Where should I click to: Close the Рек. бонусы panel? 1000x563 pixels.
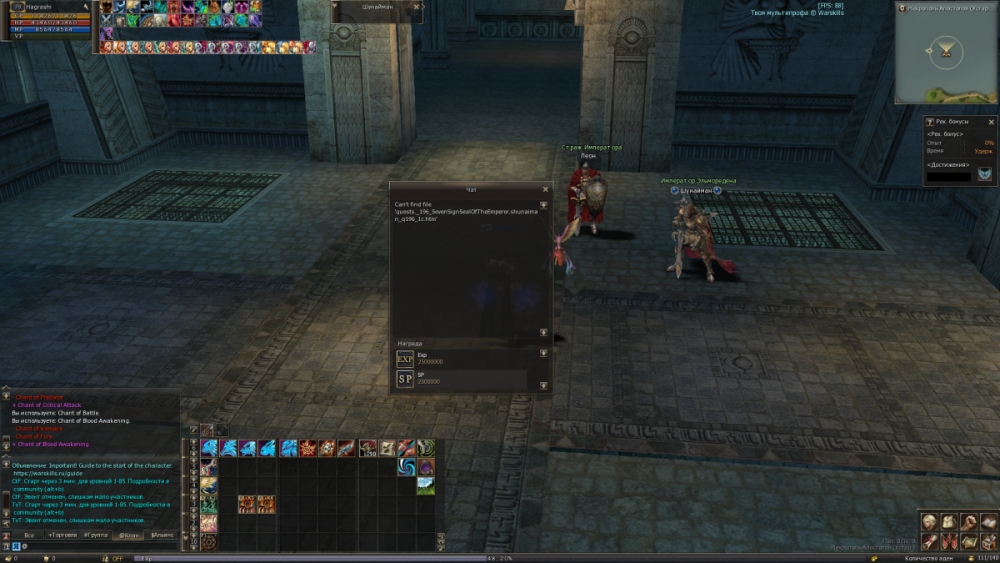tap(990, 121)
